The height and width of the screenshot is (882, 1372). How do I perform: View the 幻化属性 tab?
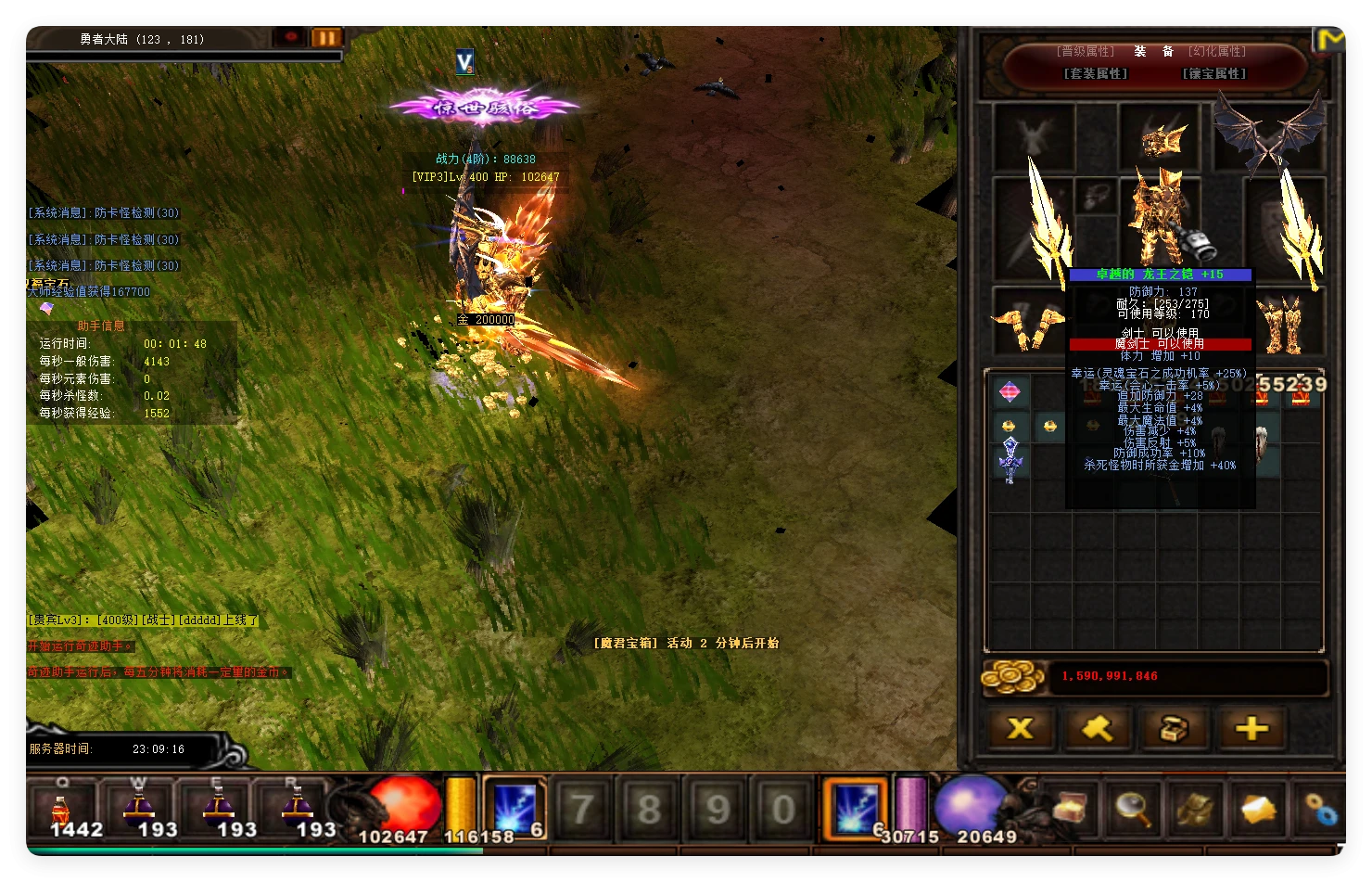click(x=1217, y=51)
